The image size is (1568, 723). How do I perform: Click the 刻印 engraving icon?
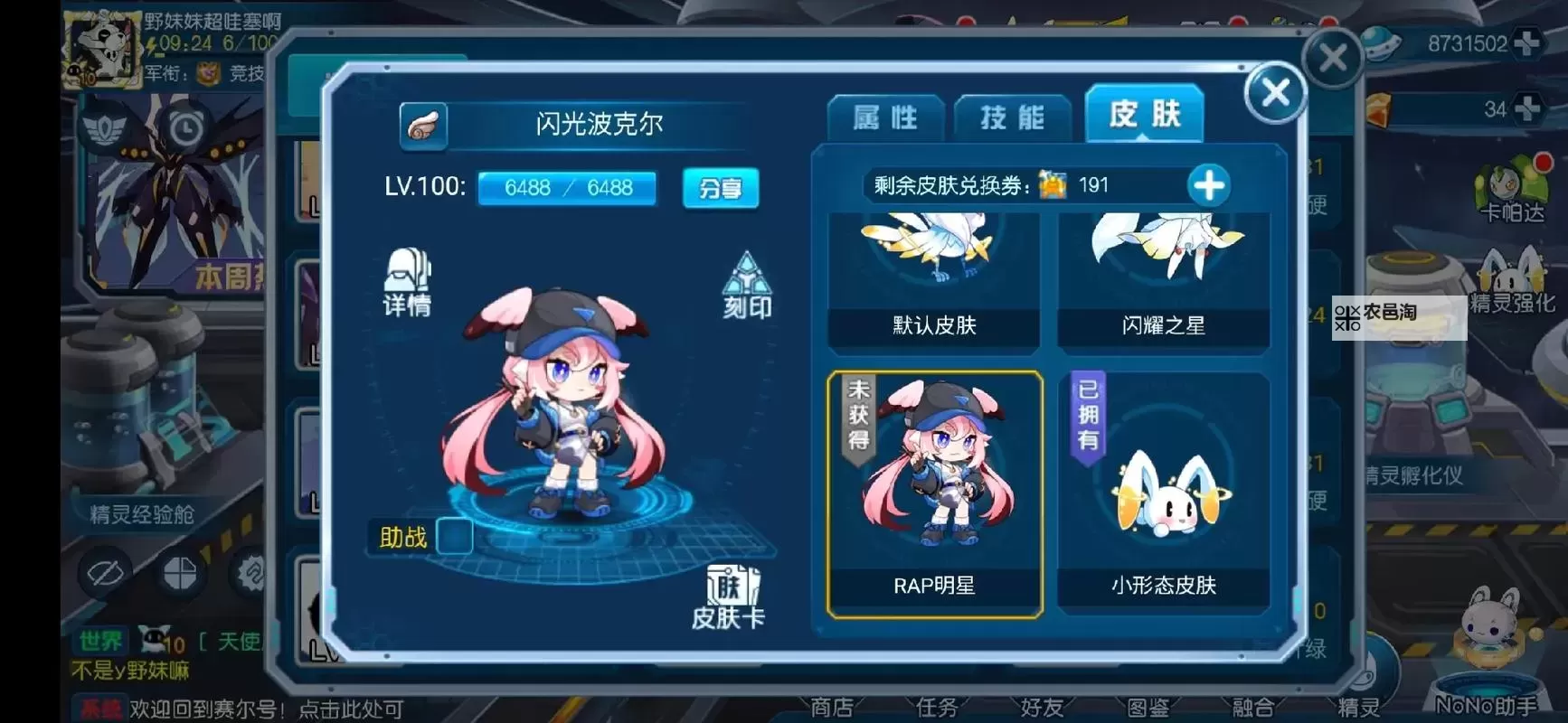tap(747, 285)
